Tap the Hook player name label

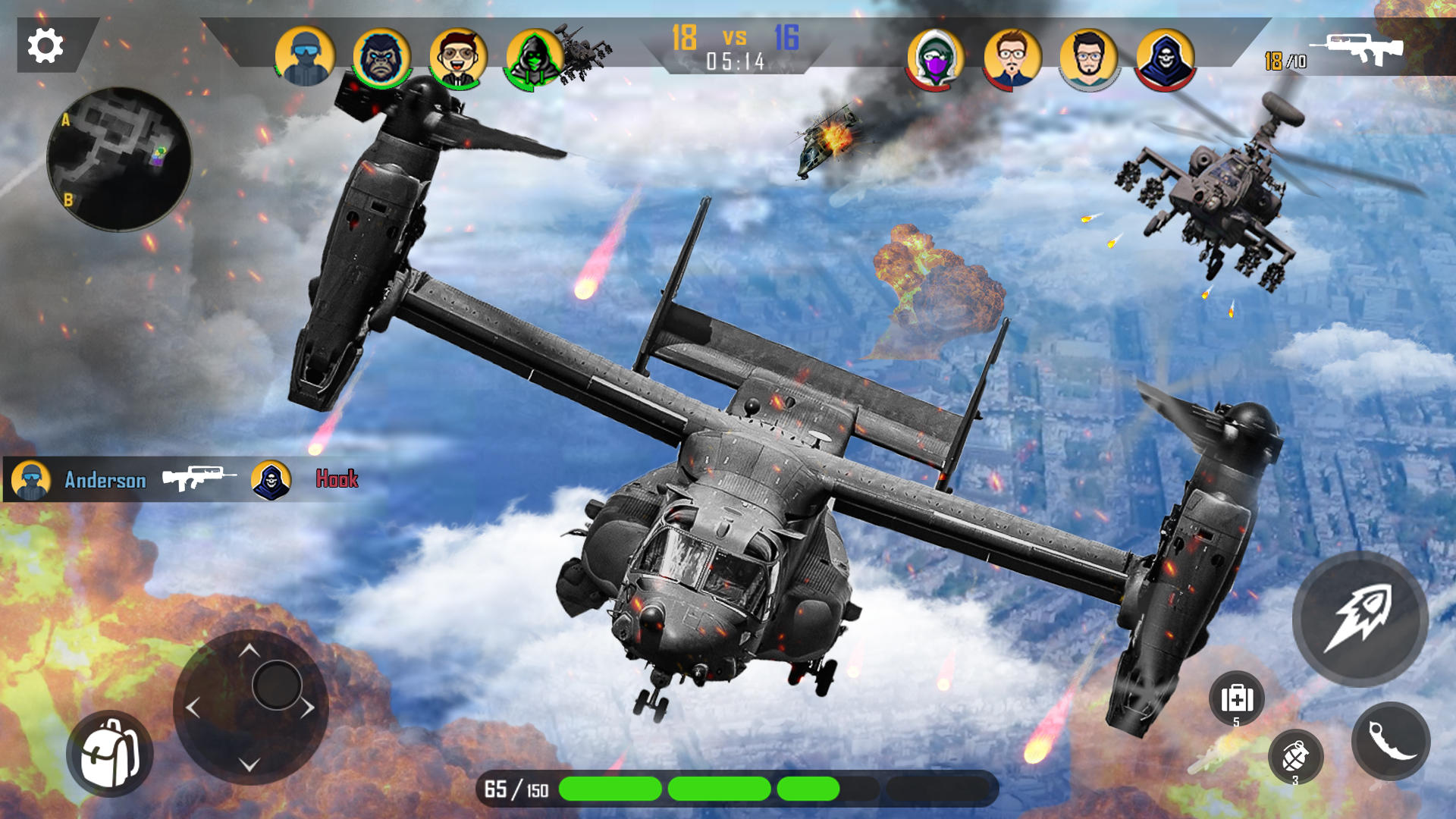[x=338, y=479]
